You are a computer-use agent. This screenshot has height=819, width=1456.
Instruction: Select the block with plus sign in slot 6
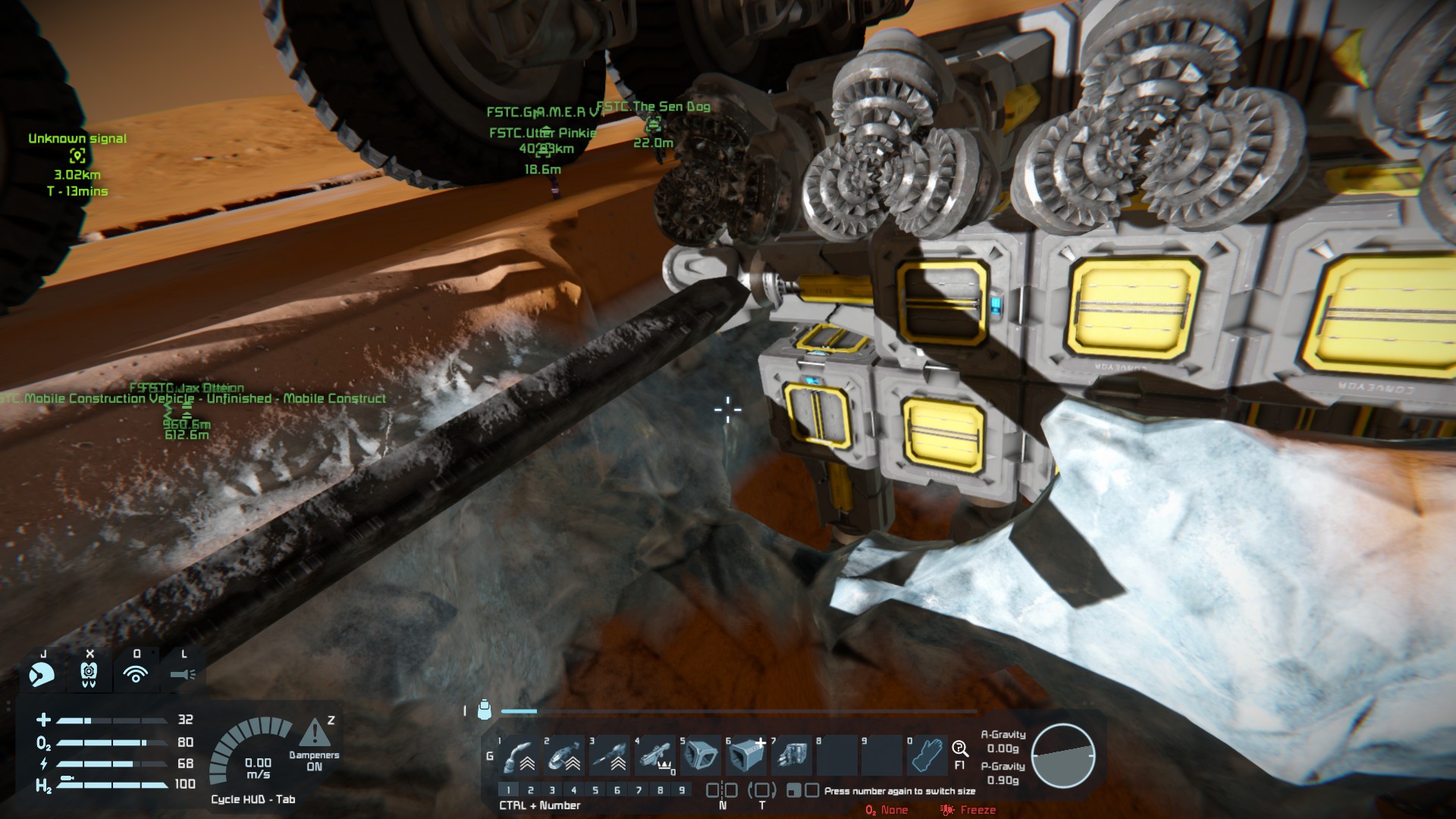[746, 755]
